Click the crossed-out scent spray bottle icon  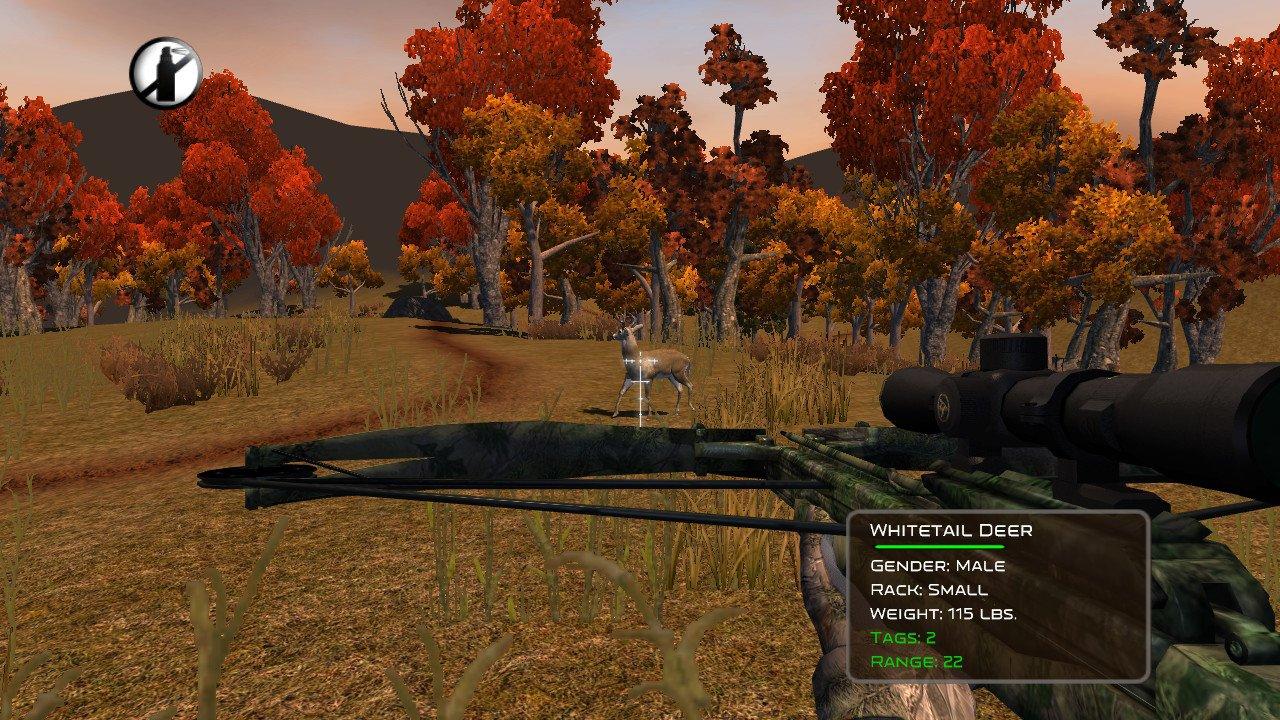click(x=166, y=73)
